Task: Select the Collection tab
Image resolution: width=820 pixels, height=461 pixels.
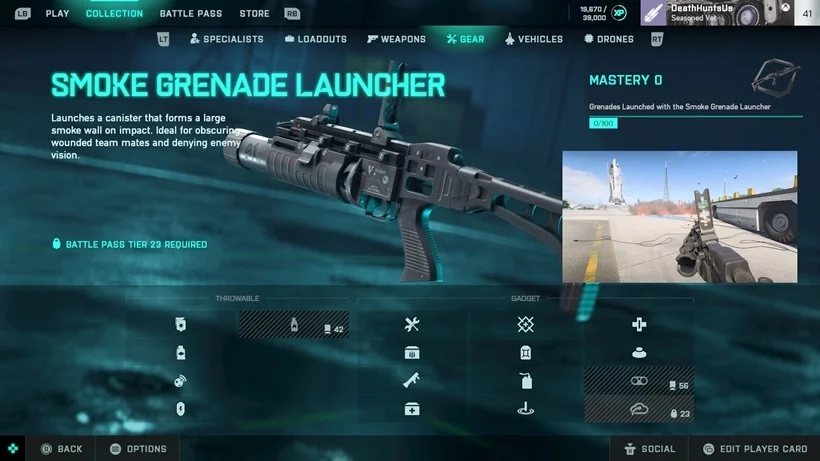Action: click(114, 14)
